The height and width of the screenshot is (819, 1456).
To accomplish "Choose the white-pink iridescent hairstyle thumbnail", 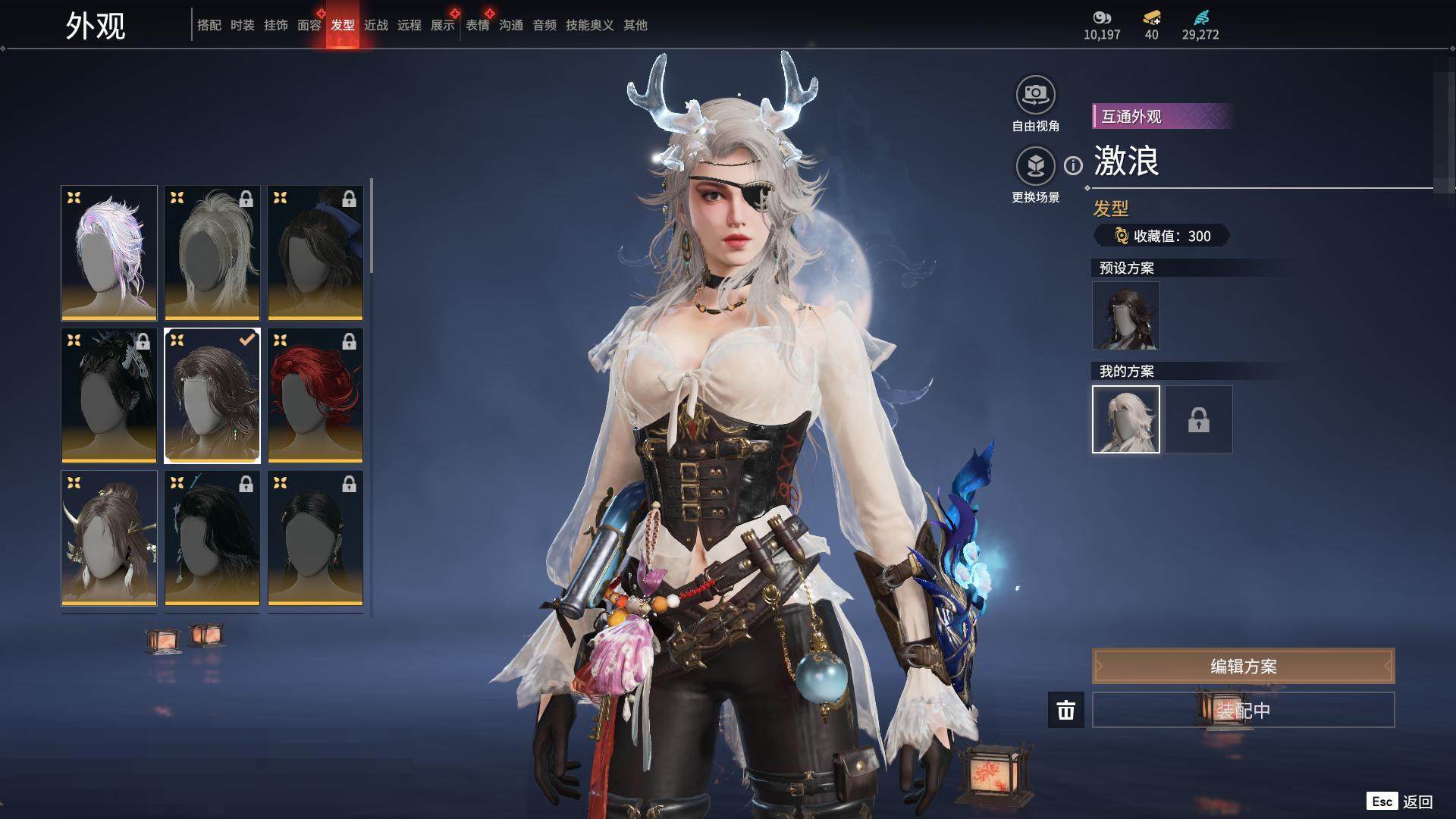I will click(x=109, y=253).
